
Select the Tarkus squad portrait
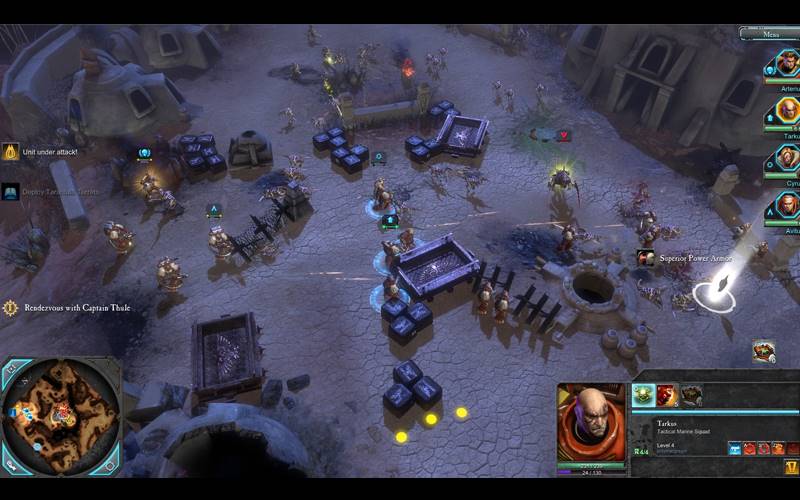(787, 110)
